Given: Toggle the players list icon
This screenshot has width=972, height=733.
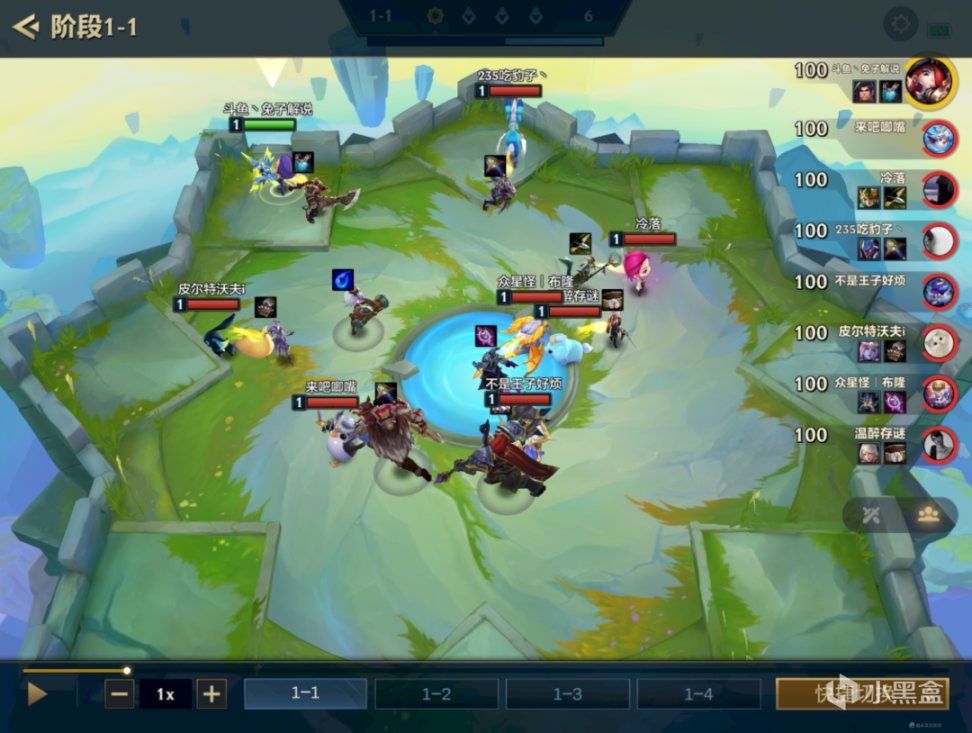Looking at the screenshot, I should [927, 515].
